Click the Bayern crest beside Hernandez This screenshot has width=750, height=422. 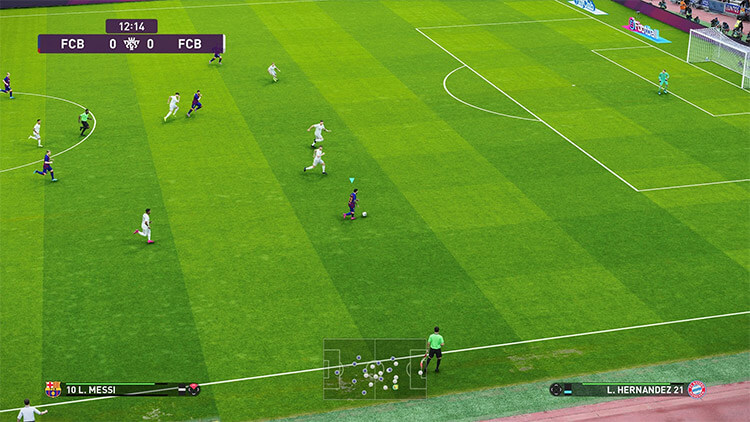coord(696,389)
